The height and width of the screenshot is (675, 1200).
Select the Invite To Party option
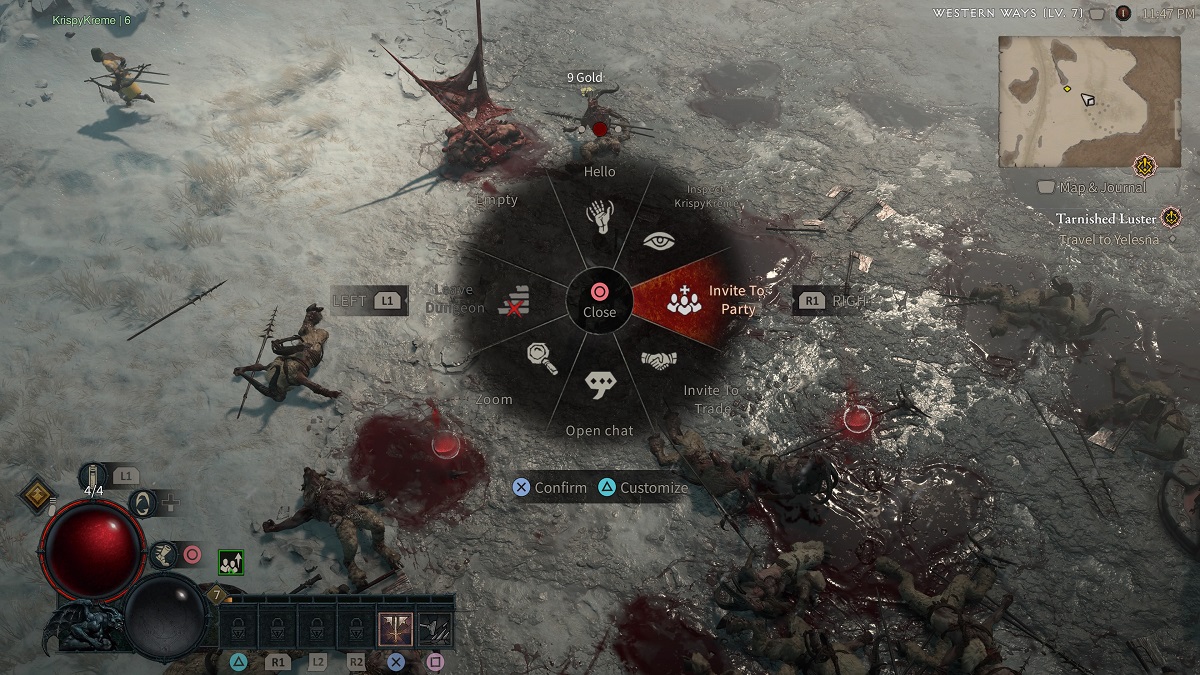pyautogui.click(x=686, y=299)
